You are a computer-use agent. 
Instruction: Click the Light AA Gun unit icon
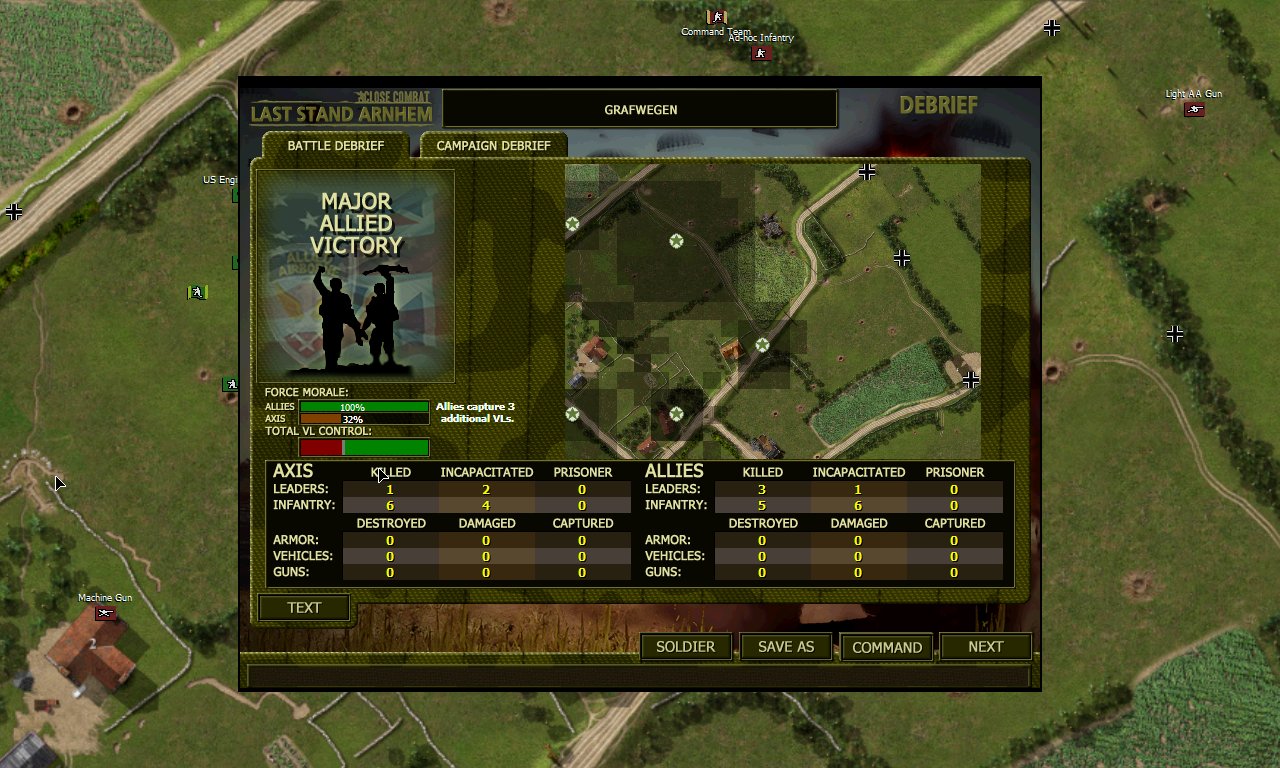(1193, 110)
